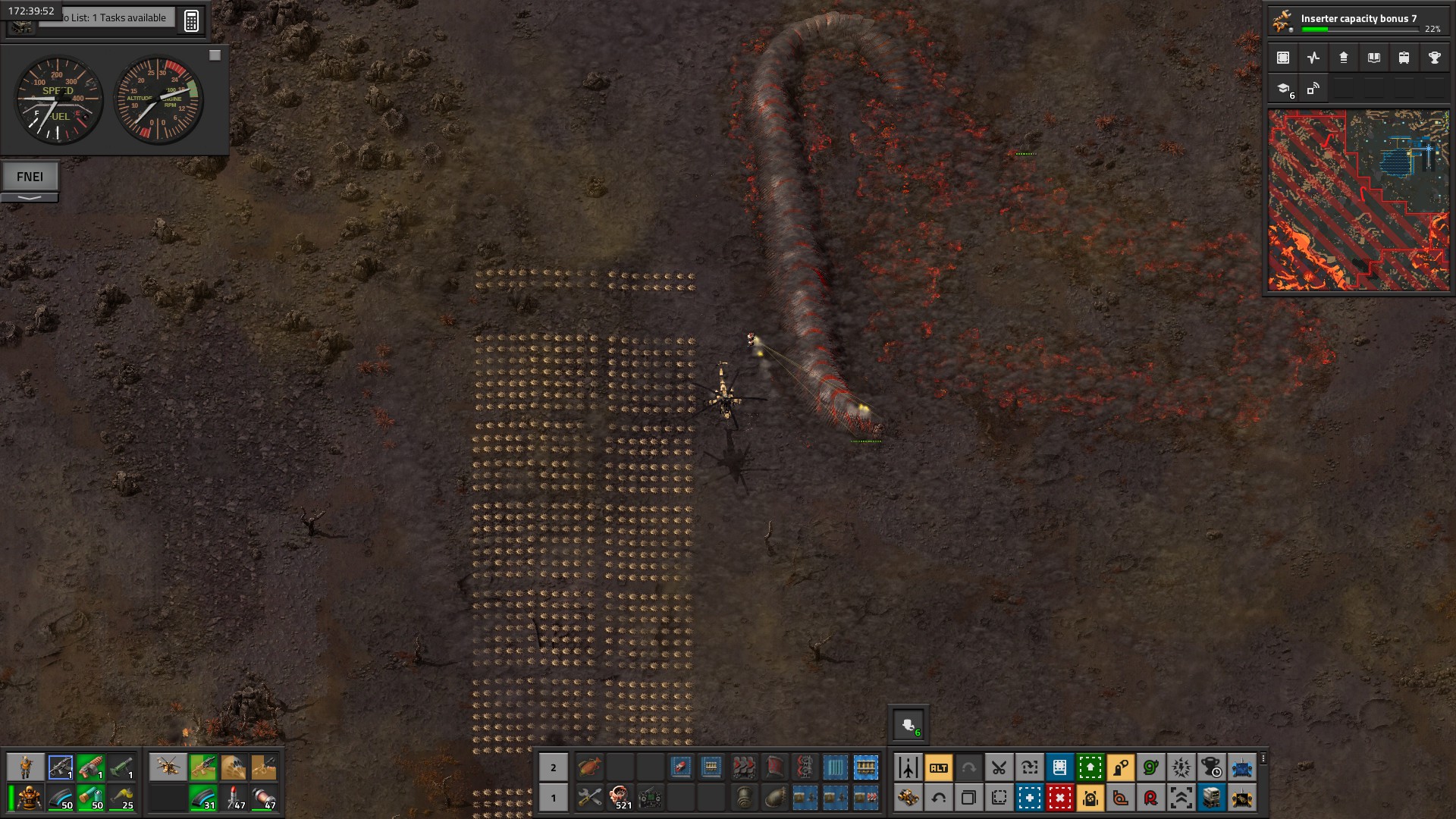Click the minimap
Screen dimensions: 1456x819
click(1358, 200)
